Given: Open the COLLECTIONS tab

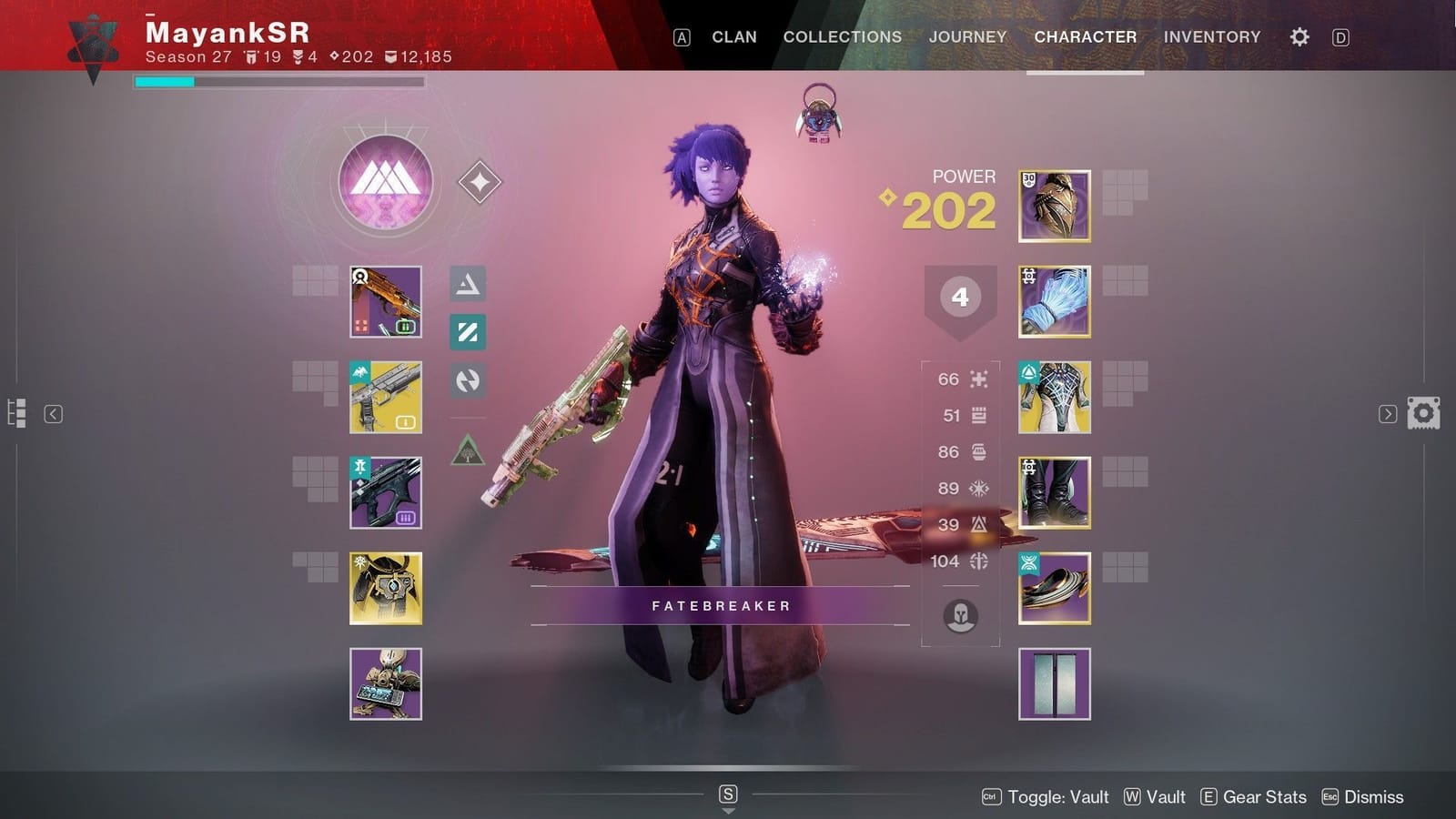Looking at the screenshot, I should click(x=841, y=36).
